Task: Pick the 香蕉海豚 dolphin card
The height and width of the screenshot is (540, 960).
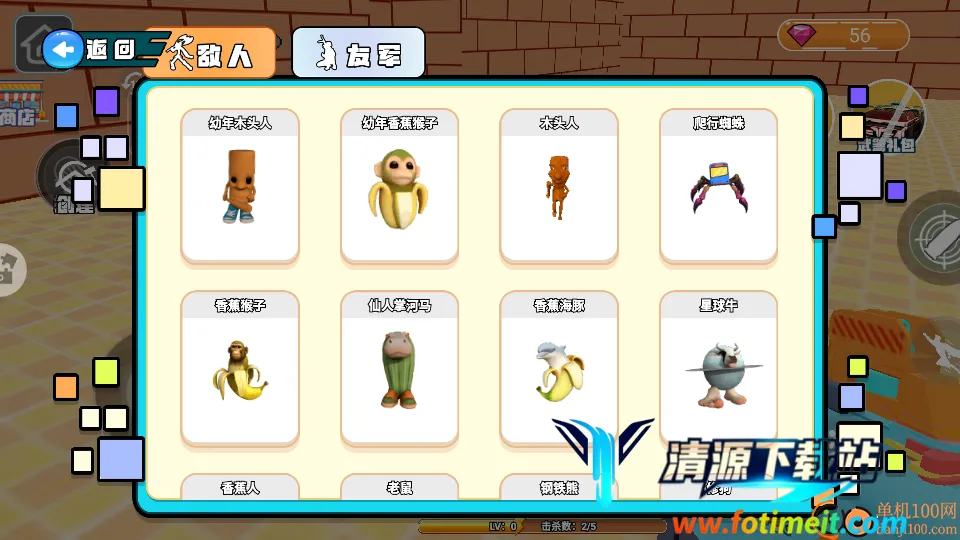Action: click(559, 369)
